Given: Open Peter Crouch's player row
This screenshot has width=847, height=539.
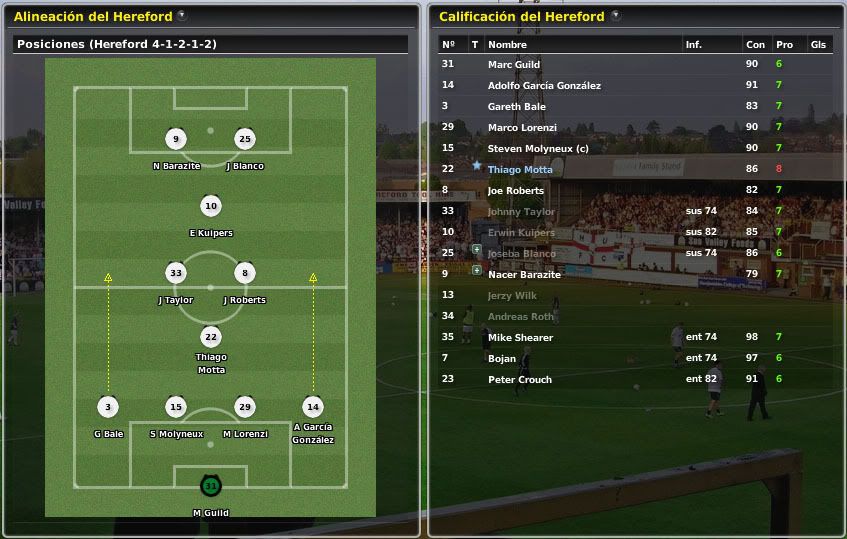Looking at the screenshot, I should (x=520, y=380).
